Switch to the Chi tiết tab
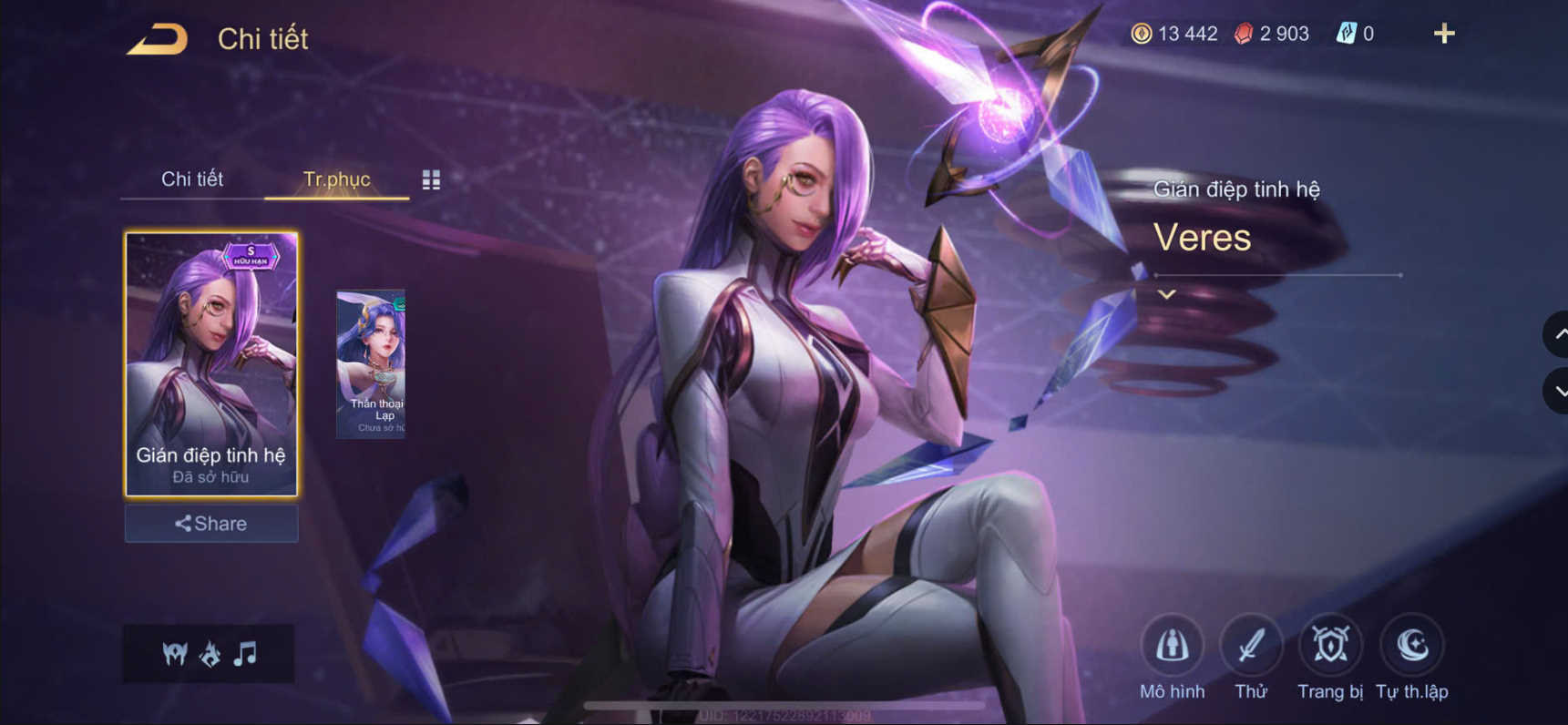 [193, 179]
